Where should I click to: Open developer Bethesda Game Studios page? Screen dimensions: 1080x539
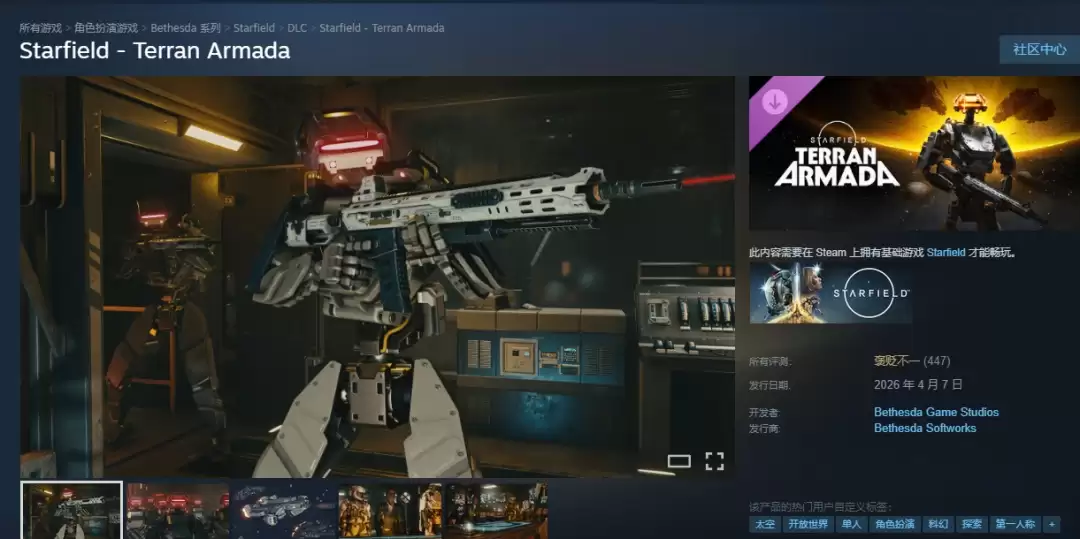(936, 412)
